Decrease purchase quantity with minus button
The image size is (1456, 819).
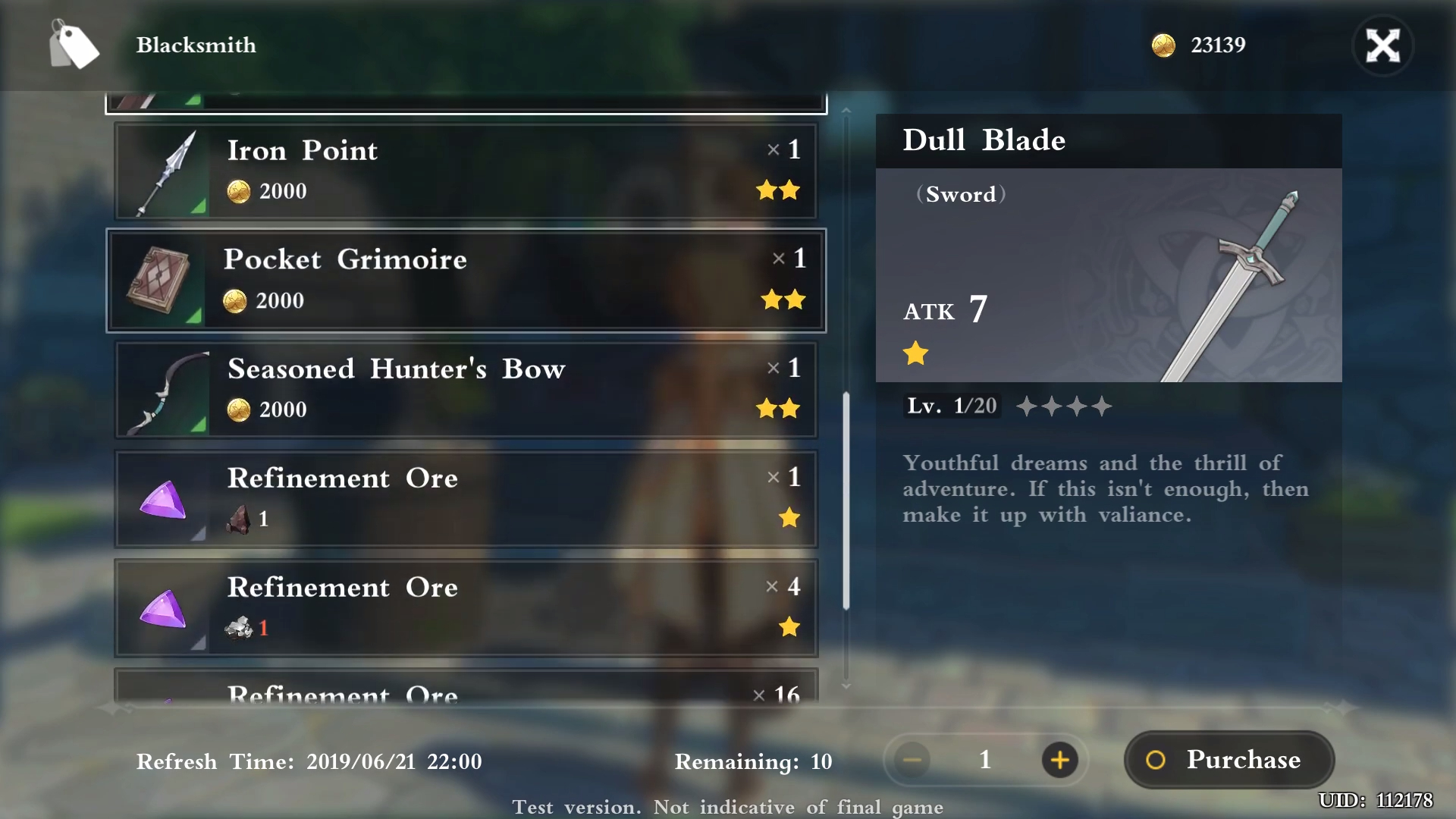click(912, 759)
